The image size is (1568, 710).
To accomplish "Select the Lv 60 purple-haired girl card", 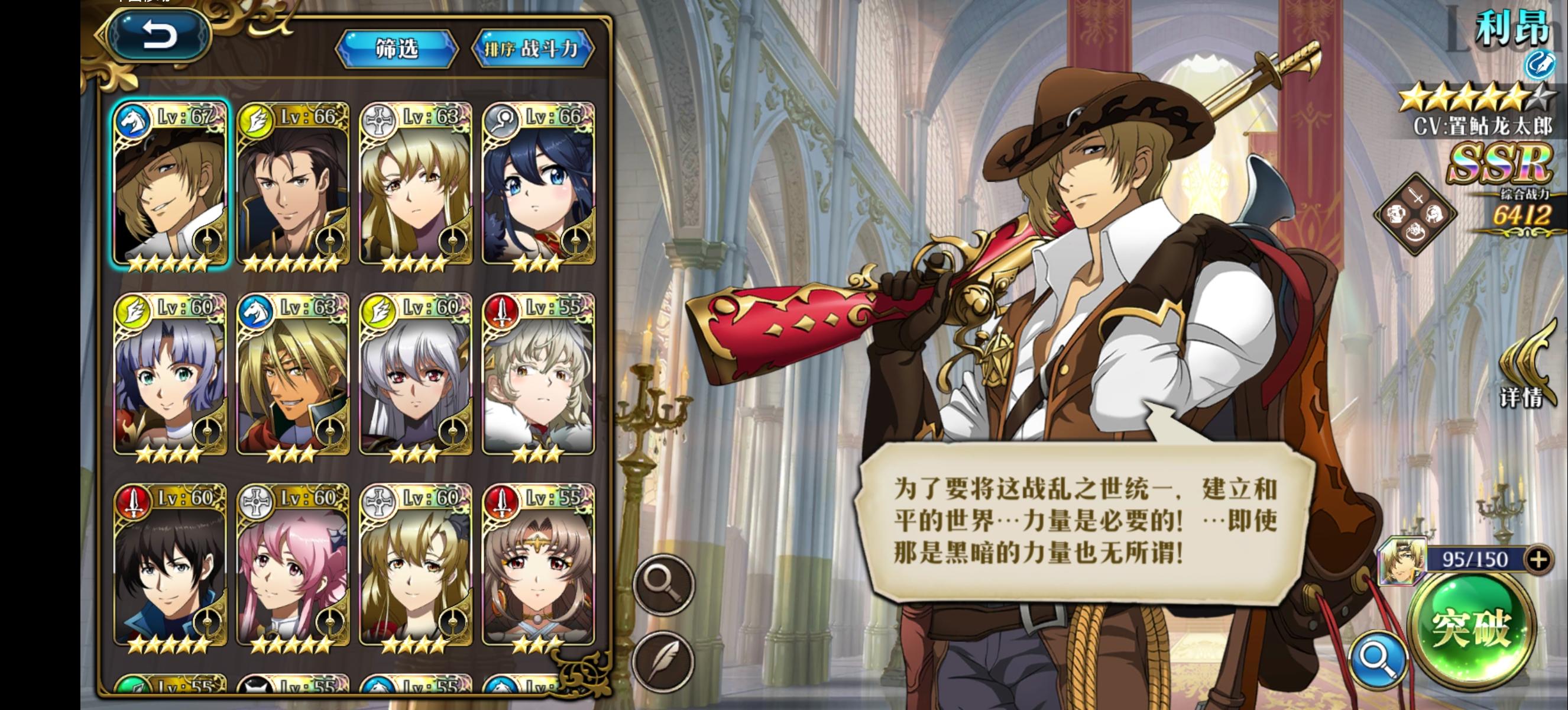I will tap(170, 376).
